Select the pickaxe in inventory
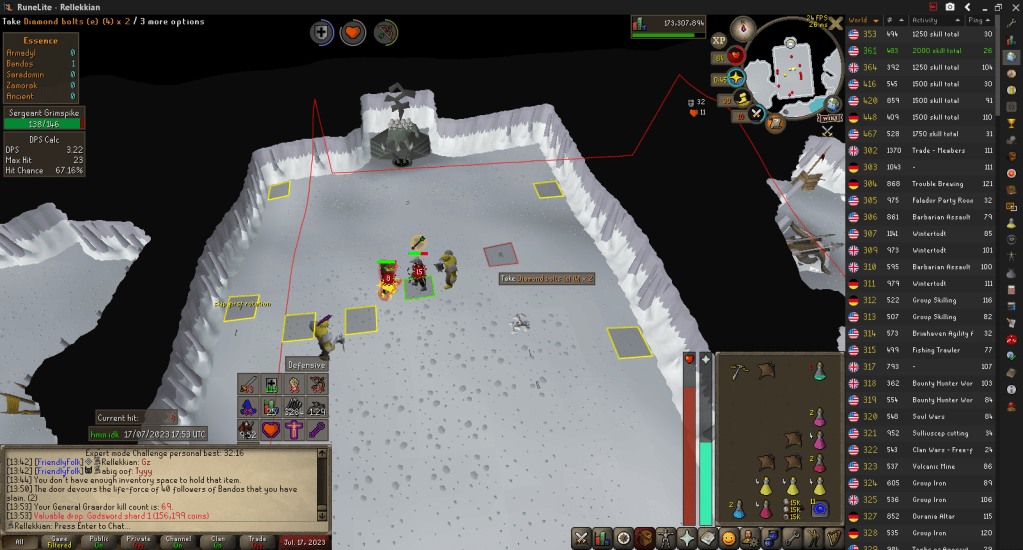 click(736, 371)
